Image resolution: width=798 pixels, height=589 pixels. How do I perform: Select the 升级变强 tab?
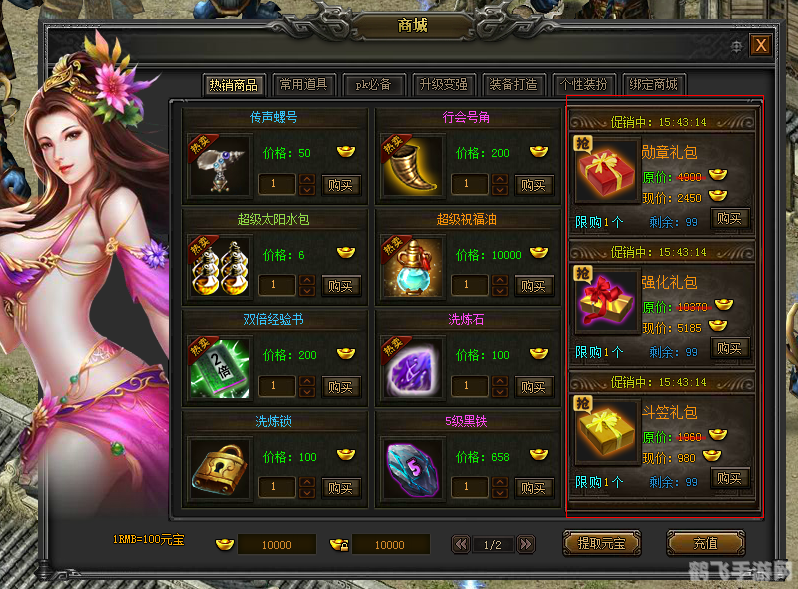click(x=443, y=85)
